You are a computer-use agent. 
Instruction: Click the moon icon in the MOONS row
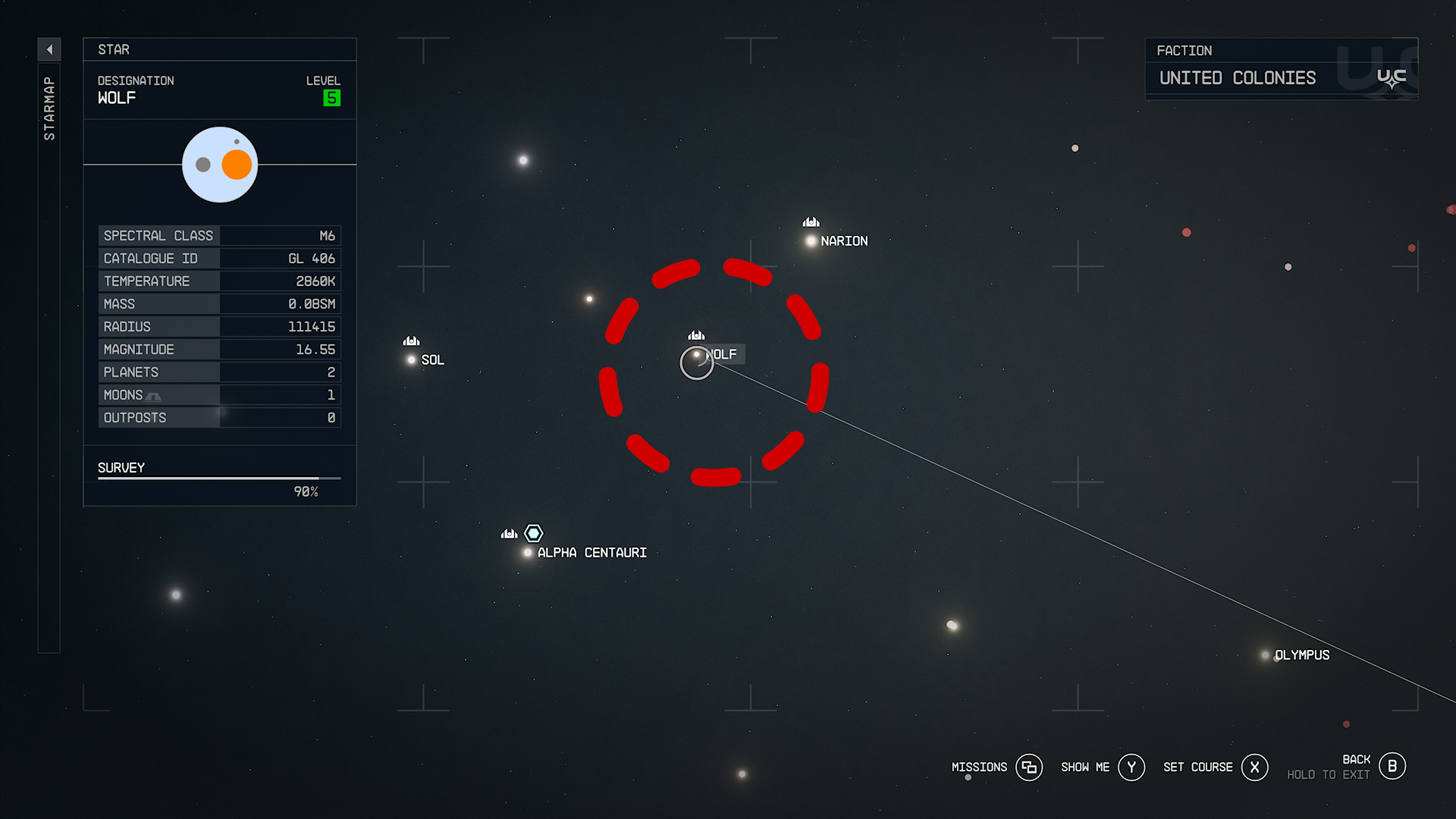(x=153, y=395)
